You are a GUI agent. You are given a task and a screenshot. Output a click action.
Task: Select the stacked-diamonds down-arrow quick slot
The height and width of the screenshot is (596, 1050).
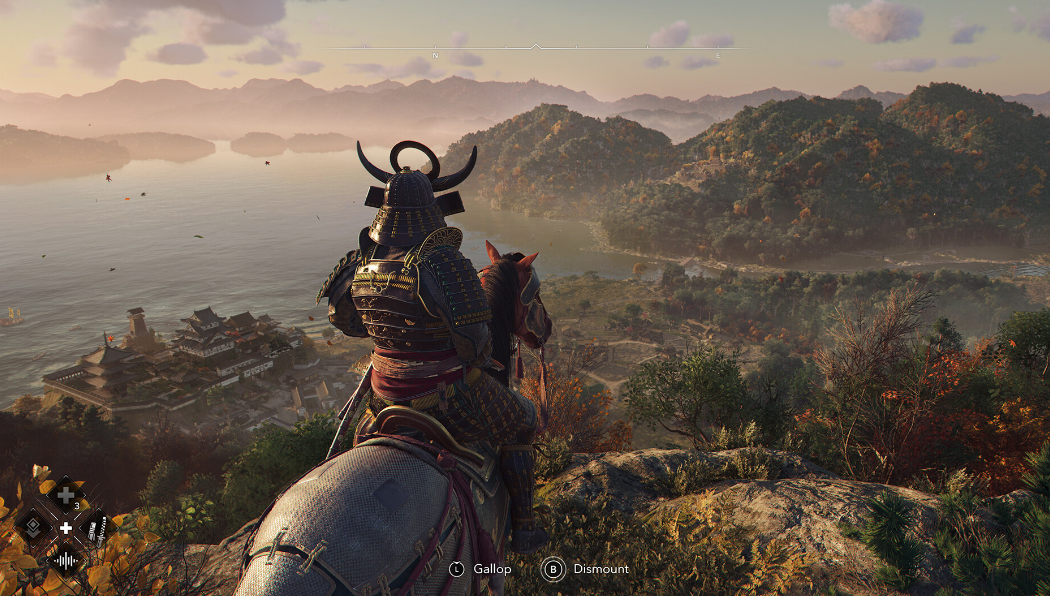33,527
